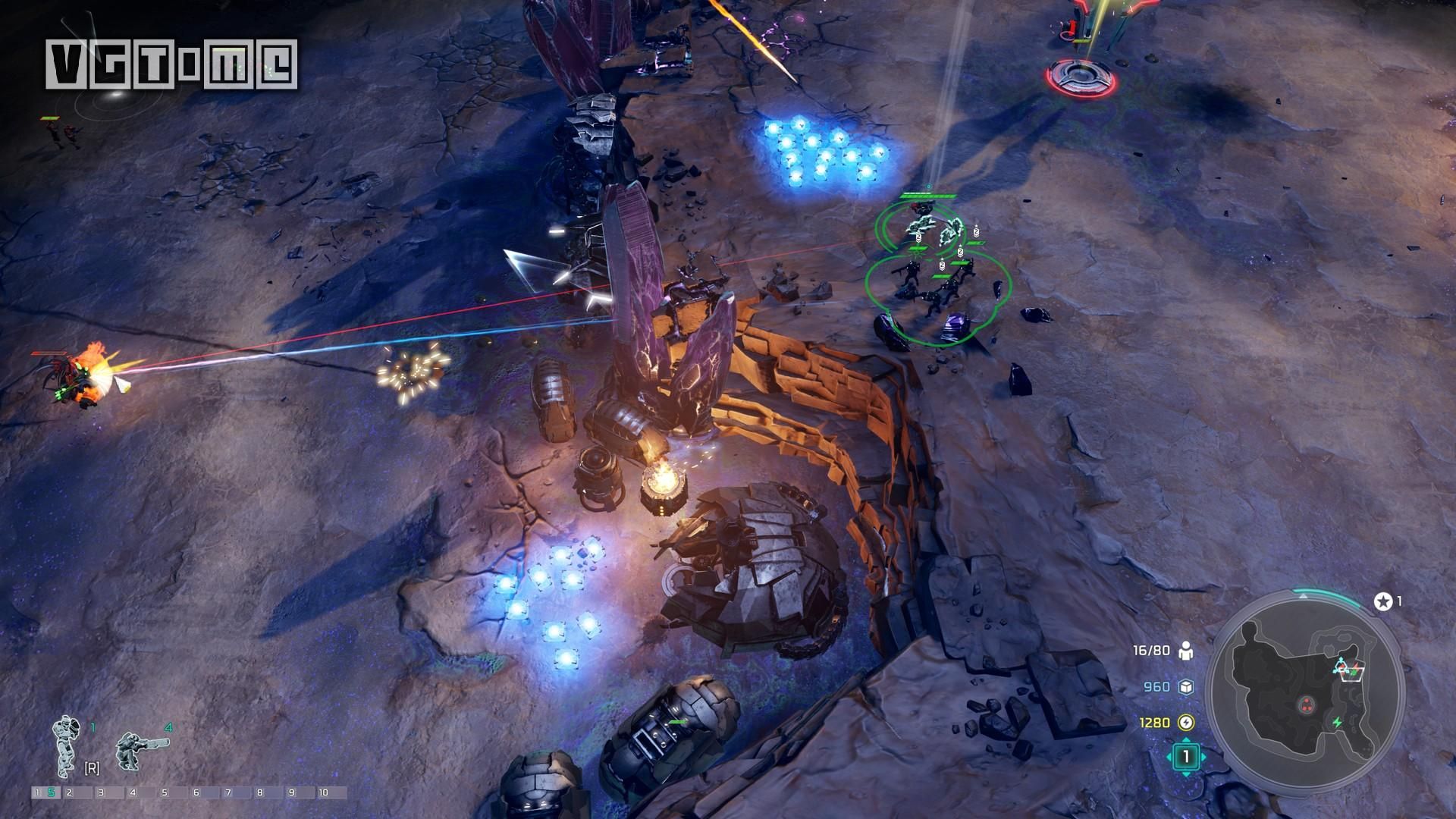Click the circular minimap
This screenshot has height=819, width=1456.
1306,697
